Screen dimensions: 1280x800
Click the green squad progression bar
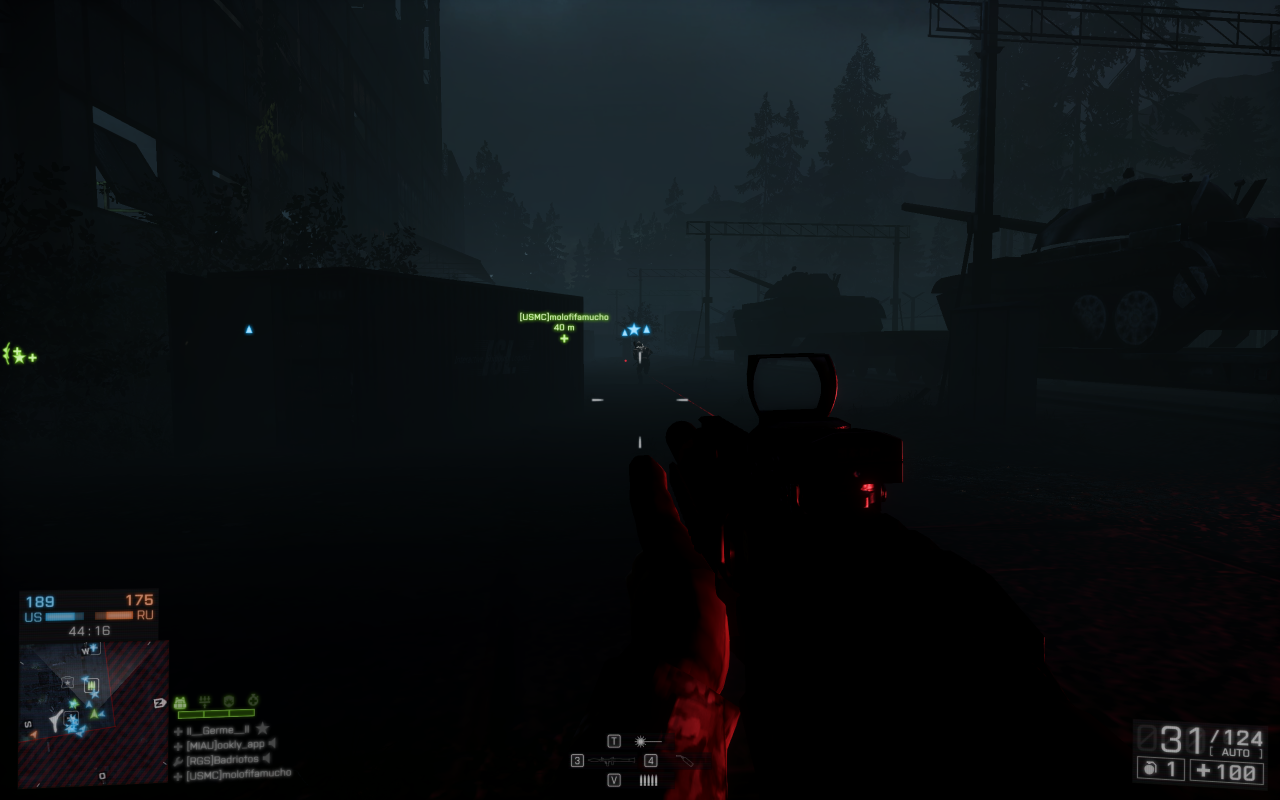click(215, 714)
